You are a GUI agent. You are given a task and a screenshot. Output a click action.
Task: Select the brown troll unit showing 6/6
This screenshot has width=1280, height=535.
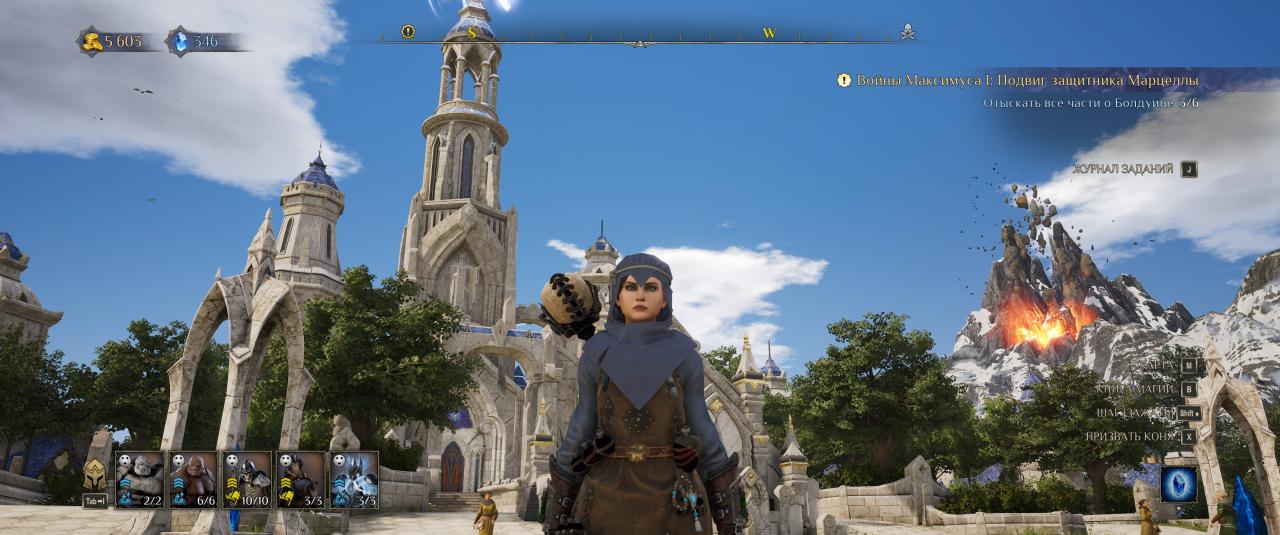point(193,479)
